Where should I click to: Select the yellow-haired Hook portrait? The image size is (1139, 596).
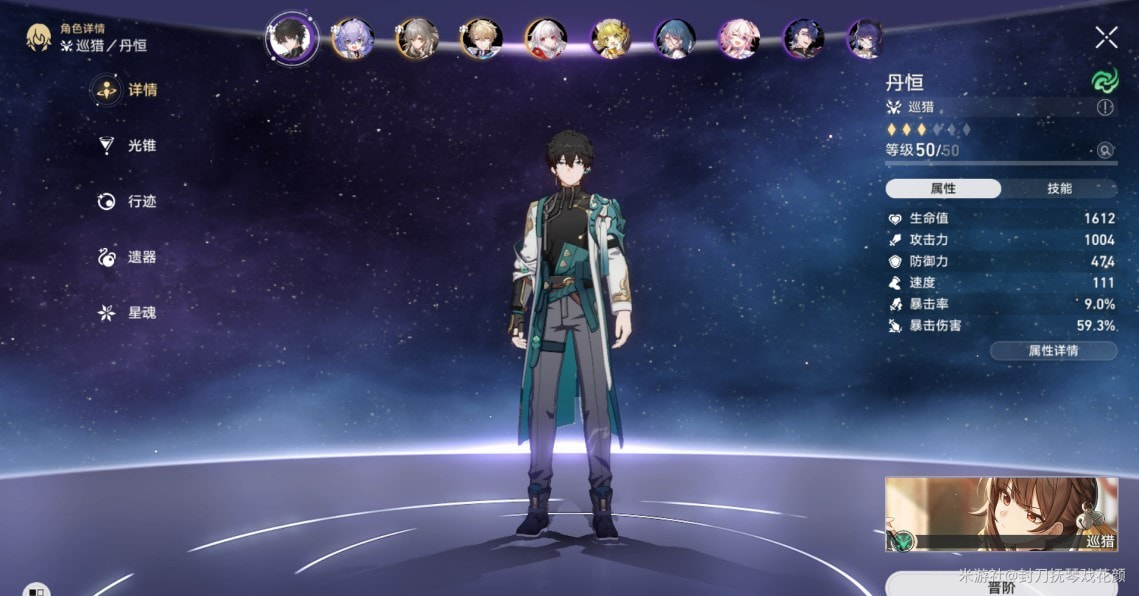(610, 38)
